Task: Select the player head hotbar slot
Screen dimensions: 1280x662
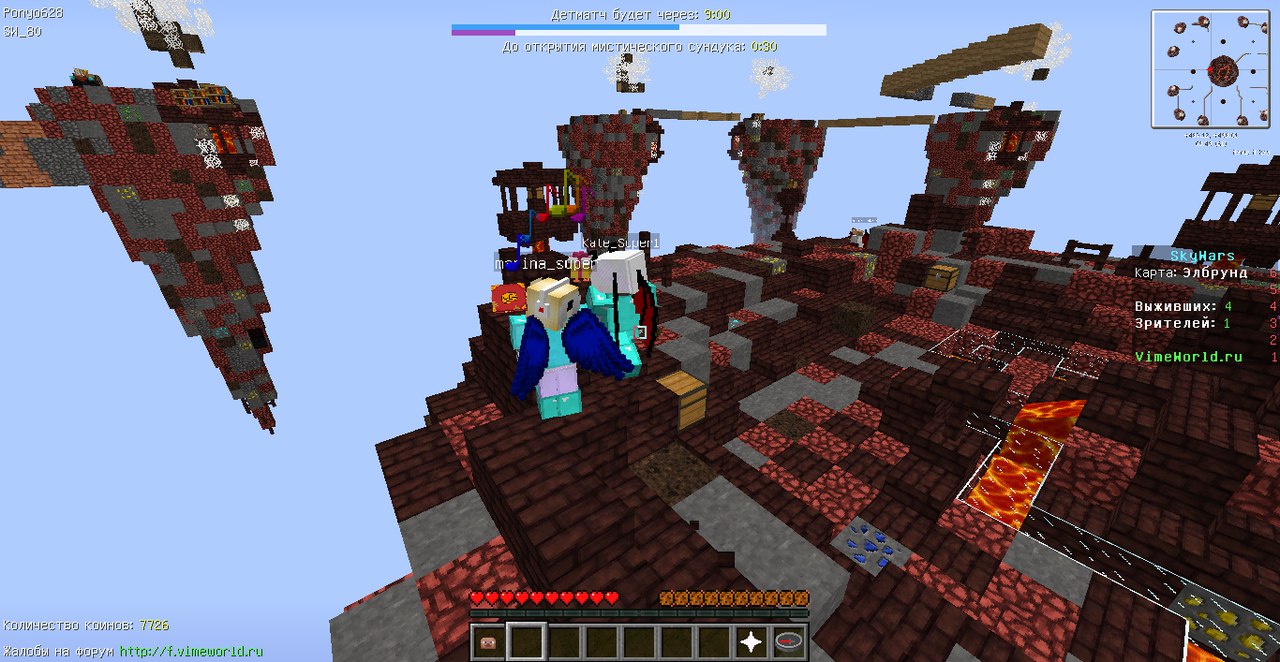Action: click(489, 641)
